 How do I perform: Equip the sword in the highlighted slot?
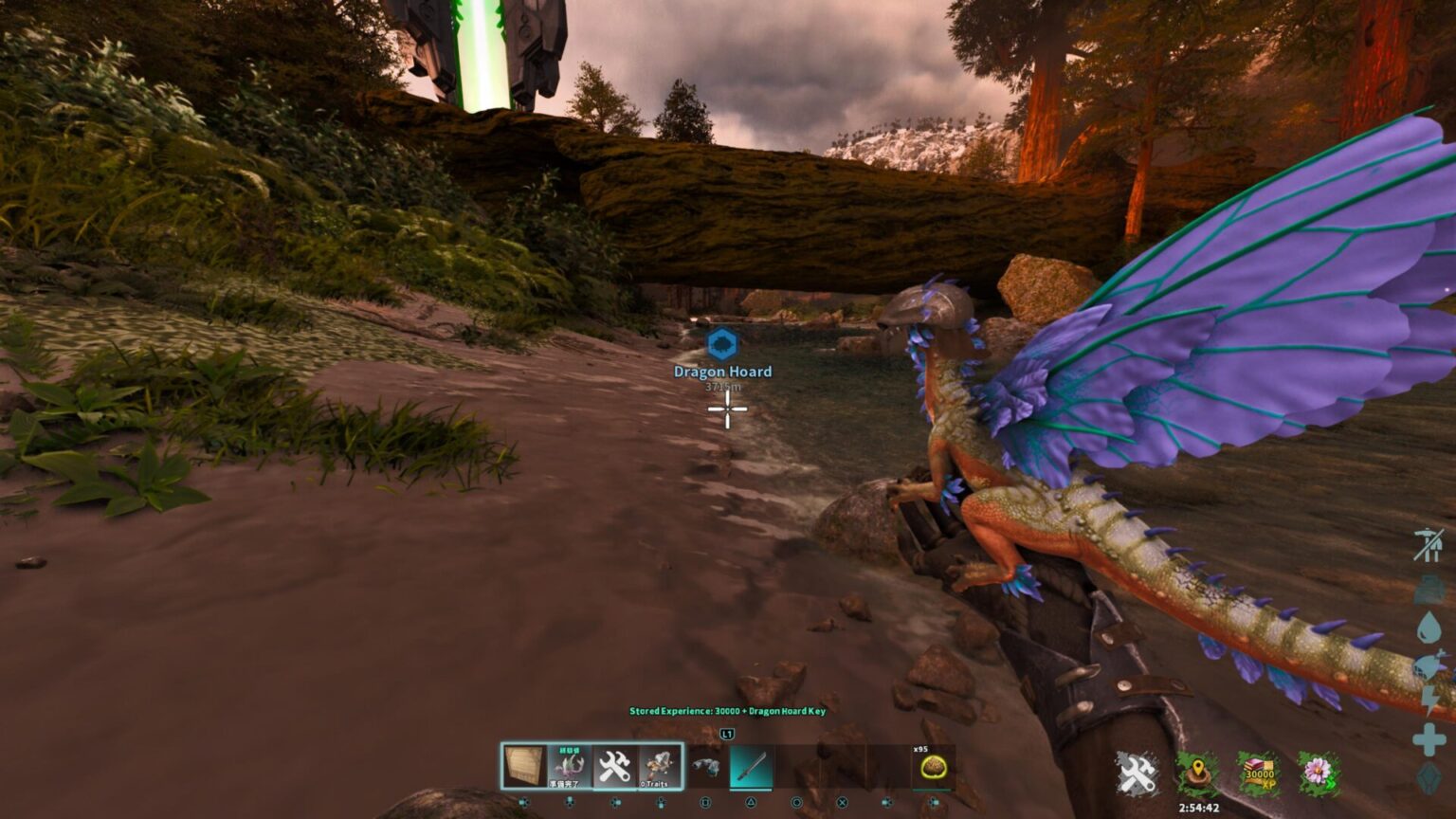tap(750, 767)
